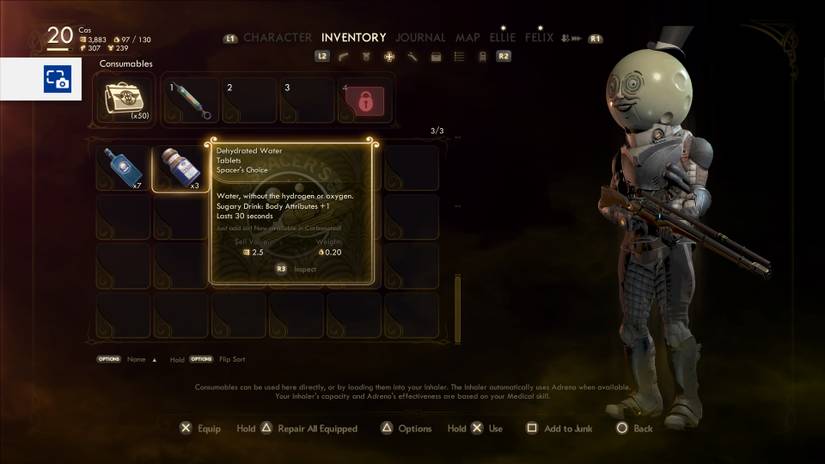Screen dimensions: 825x464
Task: Select the Adreno medical kit slot
Action: [x=125, y=100]
